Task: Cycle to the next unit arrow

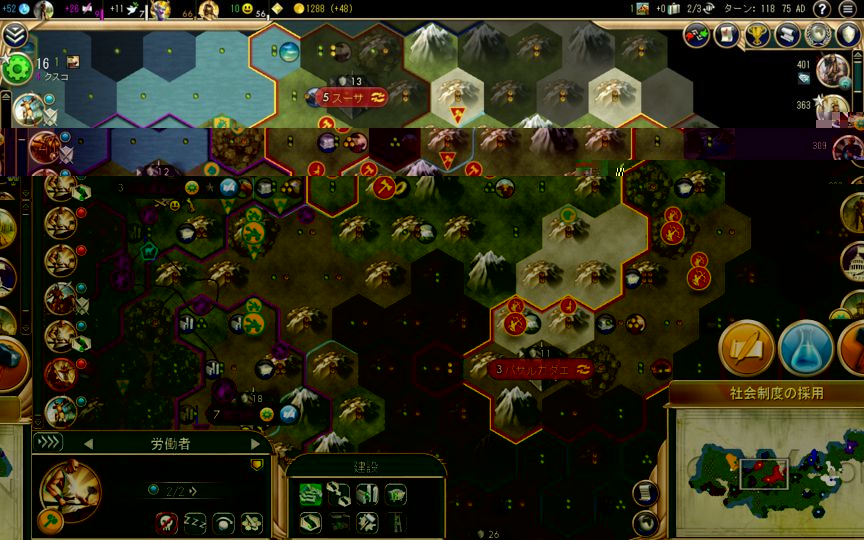Action: tap(255, 443)
